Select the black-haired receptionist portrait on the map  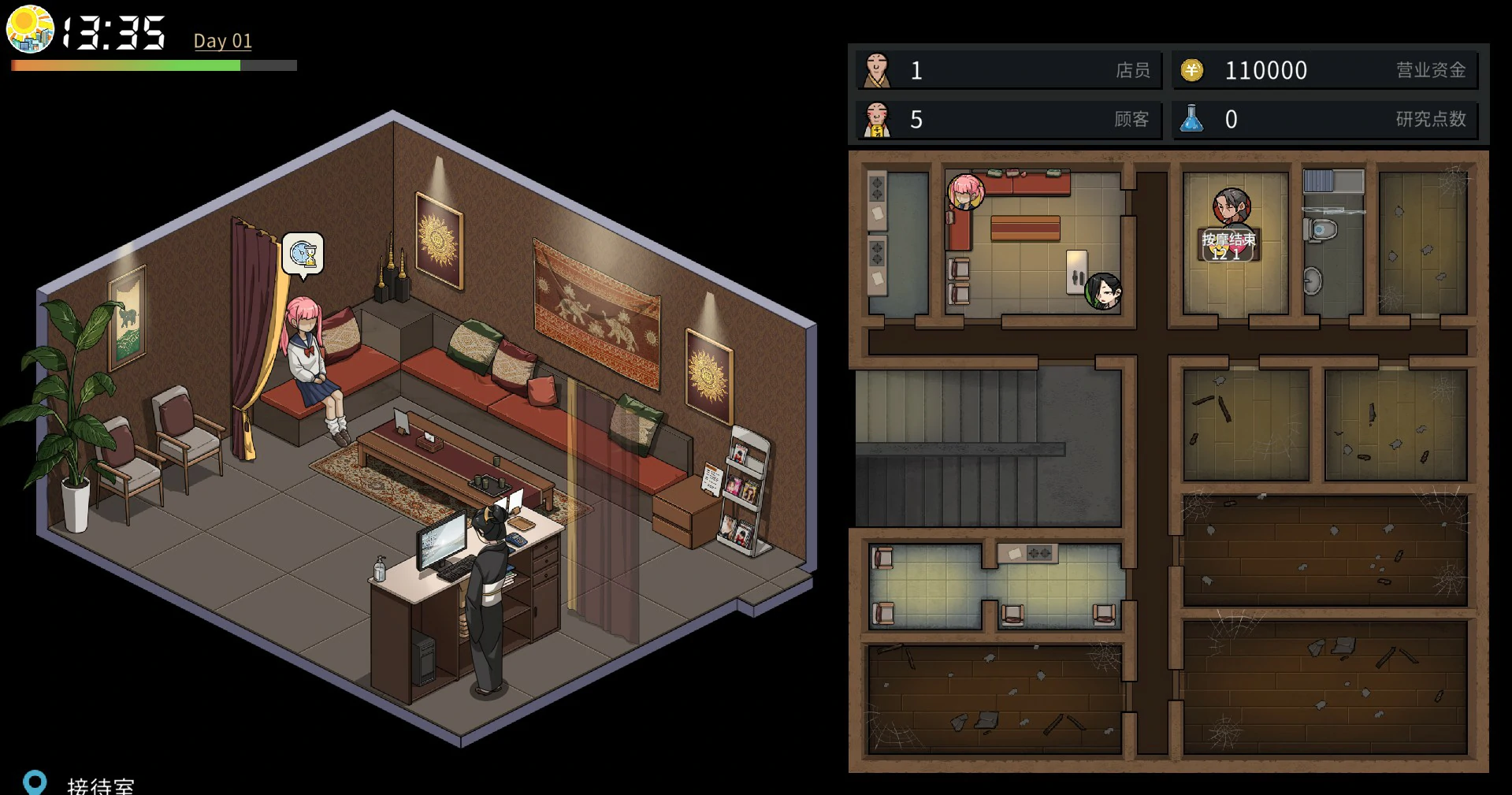click(1103, 291)
